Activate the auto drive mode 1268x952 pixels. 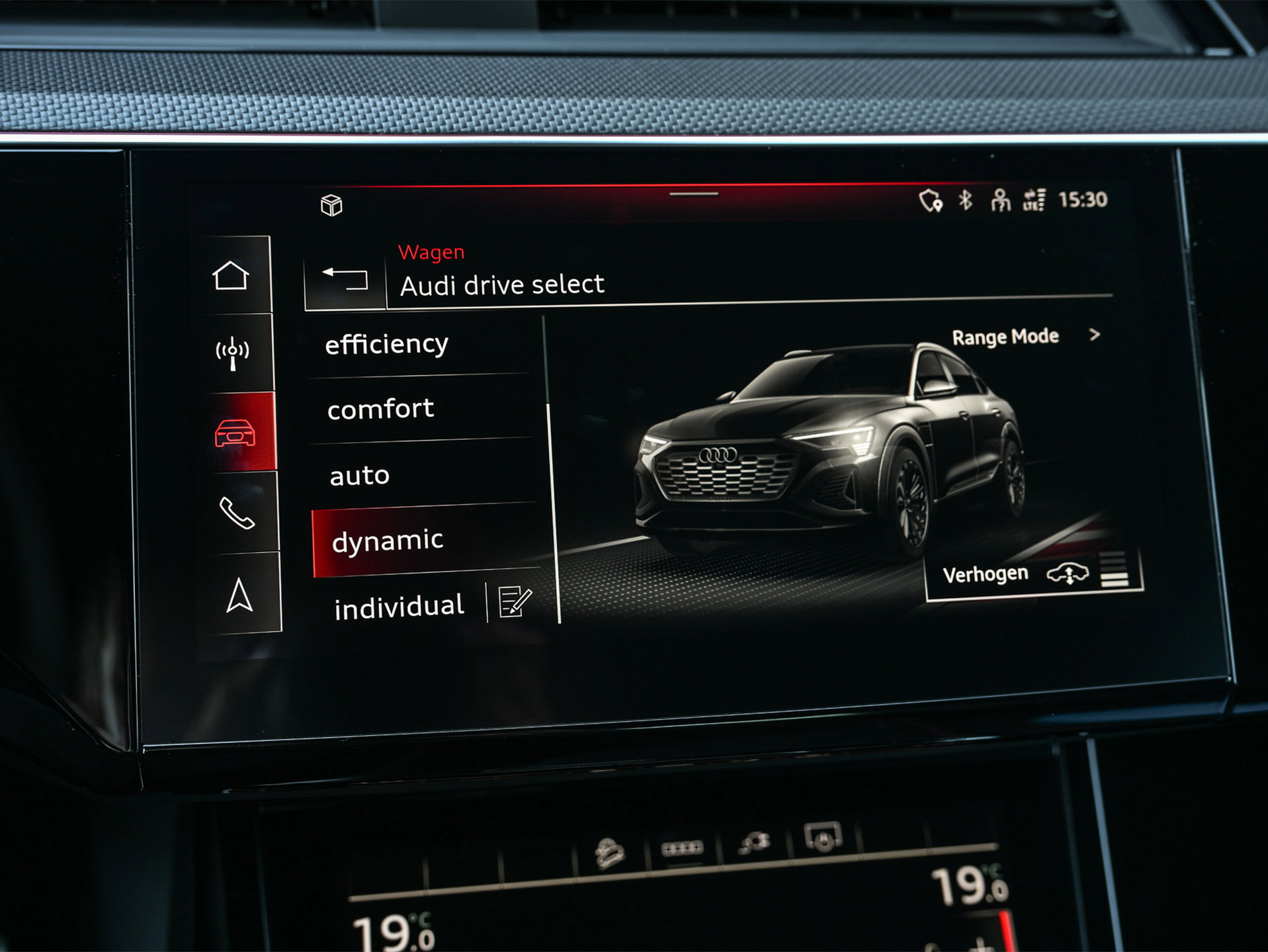(360, 474)
